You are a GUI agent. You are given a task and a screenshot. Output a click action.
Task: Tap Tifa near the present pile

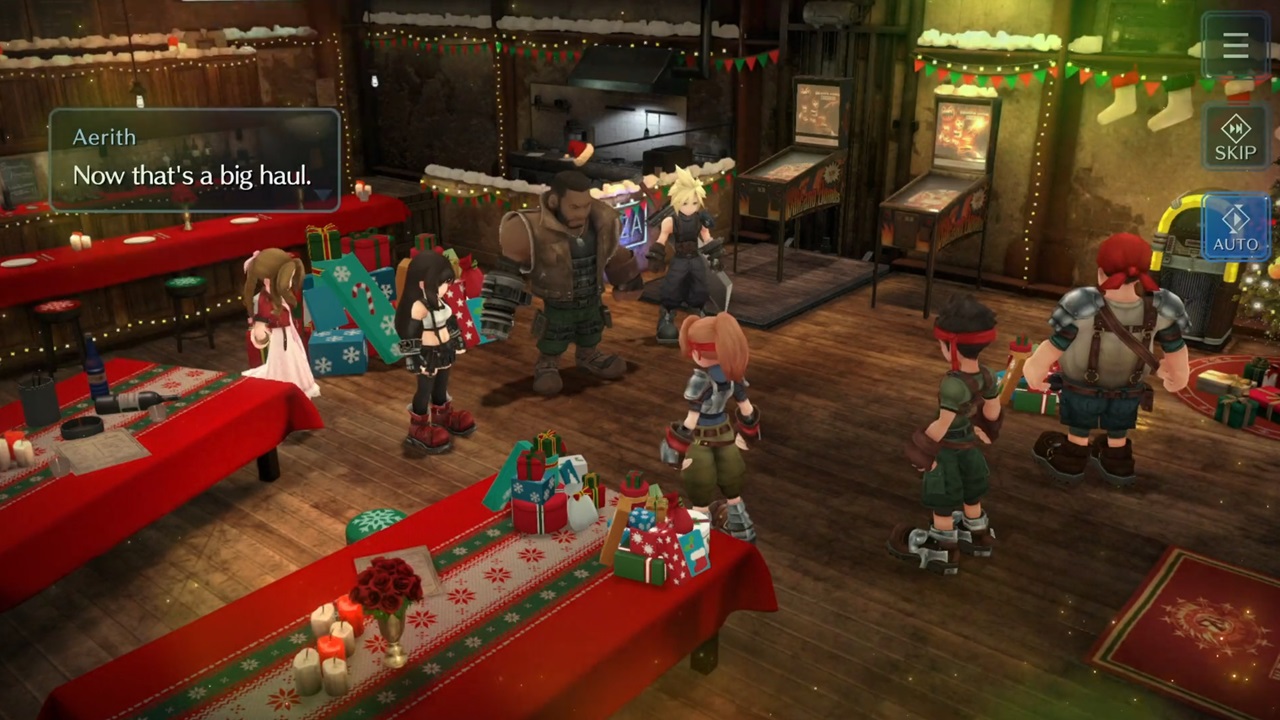(x=435, y=320)
